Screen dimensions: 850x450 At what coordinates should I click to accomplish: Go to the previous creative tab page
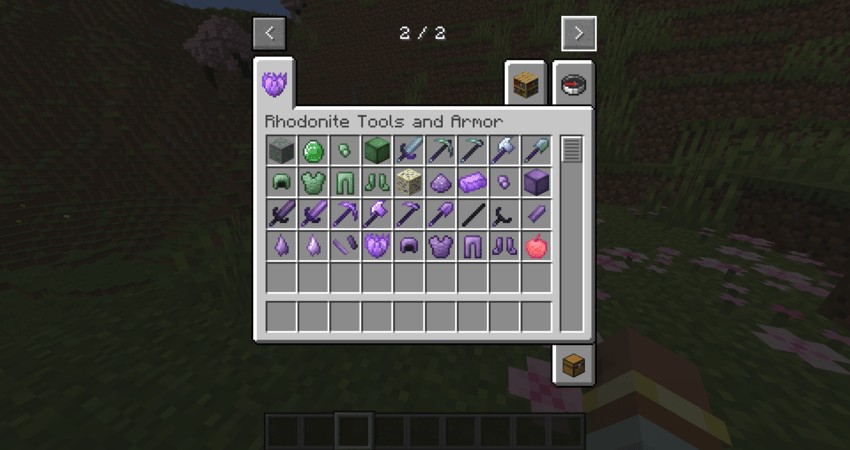pyautogui.click(x=269, y=33)
